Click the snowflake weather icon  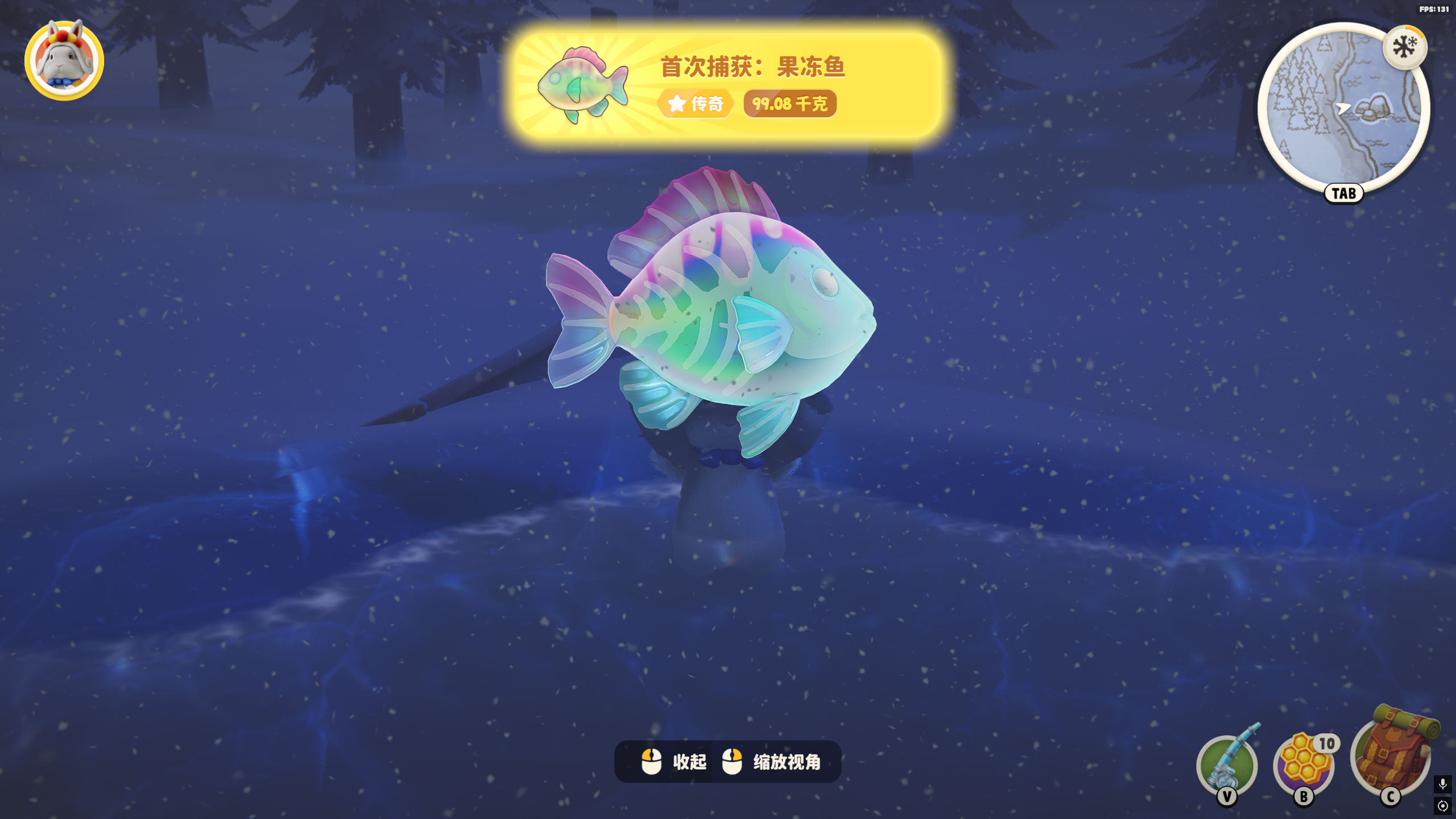pos(1405,47)
